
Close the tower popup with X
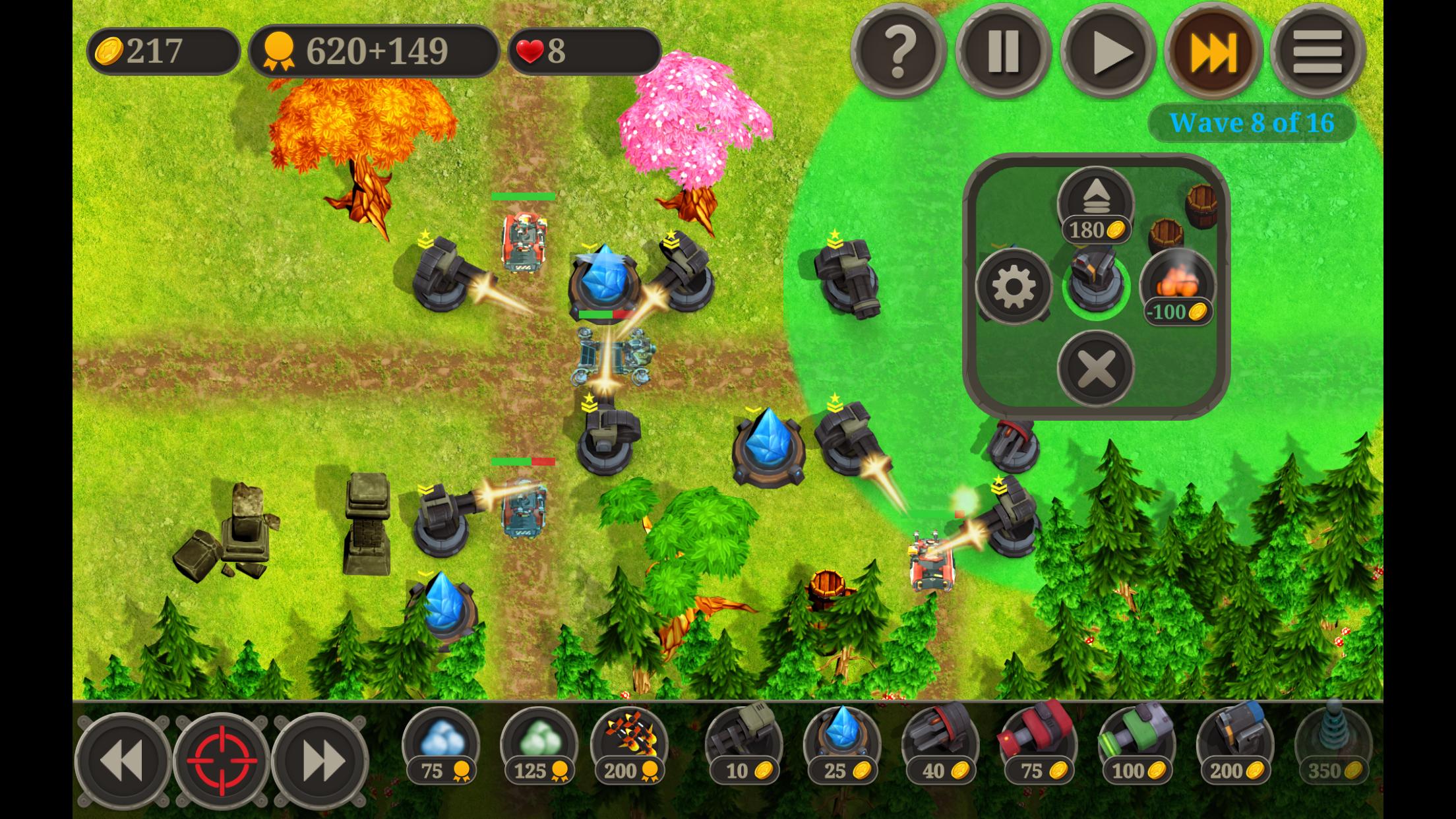pos(1095,368)
